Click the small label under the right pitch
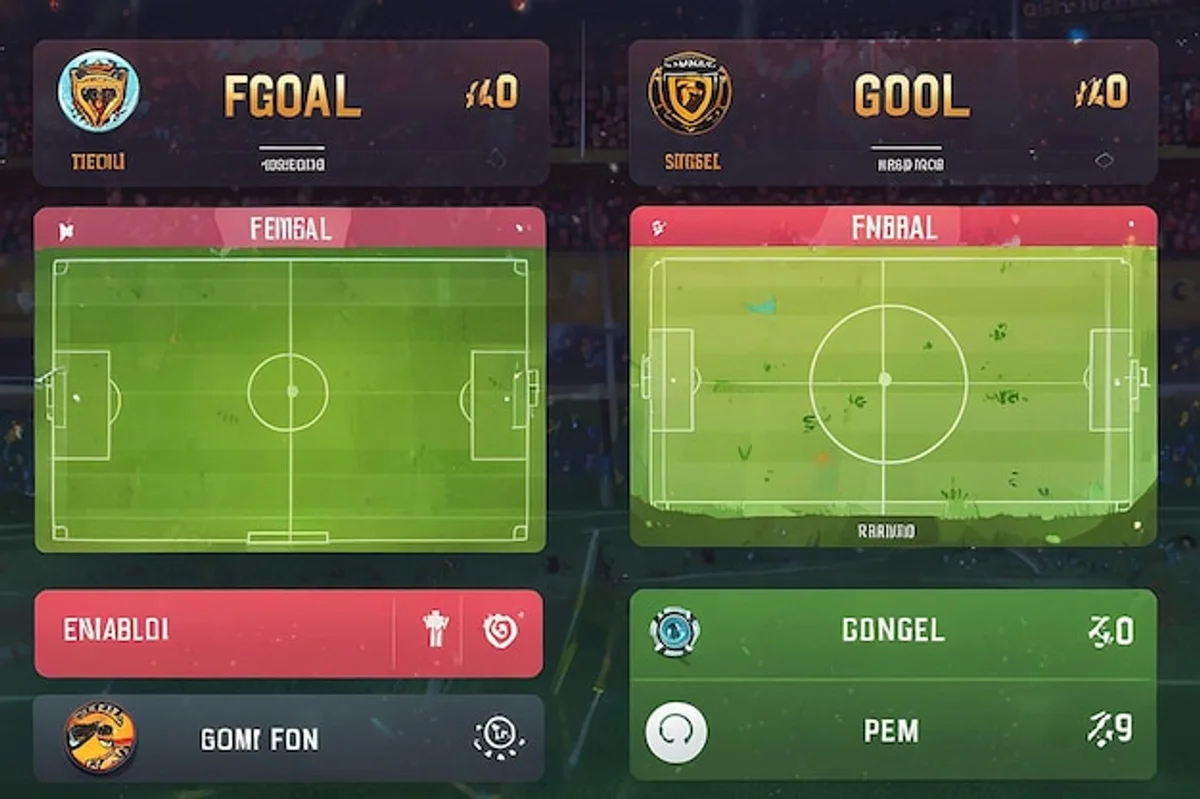 click(886, 532)
